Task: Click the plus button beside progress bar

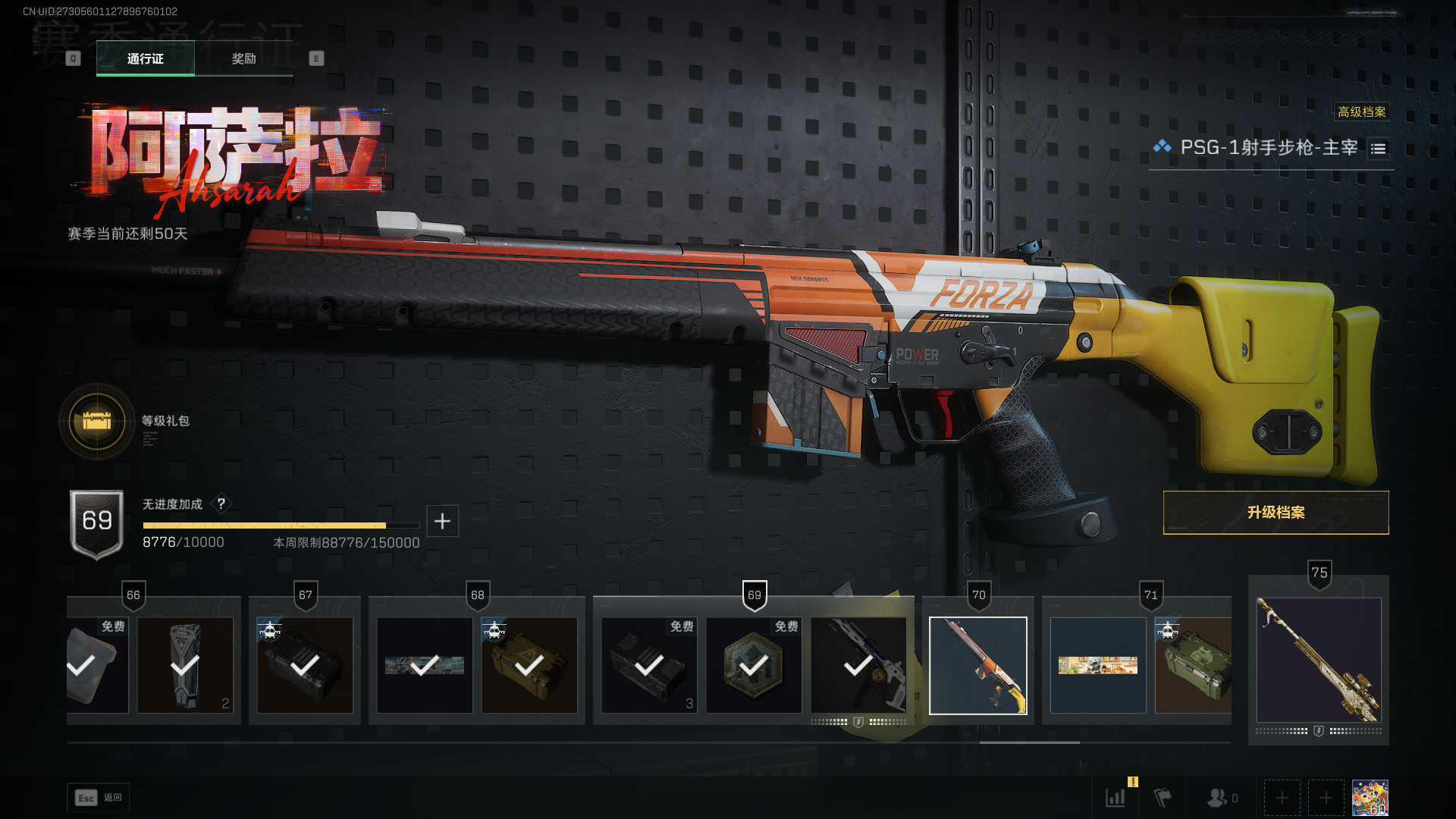Action: pyautogui.click(x=442, y=521)
